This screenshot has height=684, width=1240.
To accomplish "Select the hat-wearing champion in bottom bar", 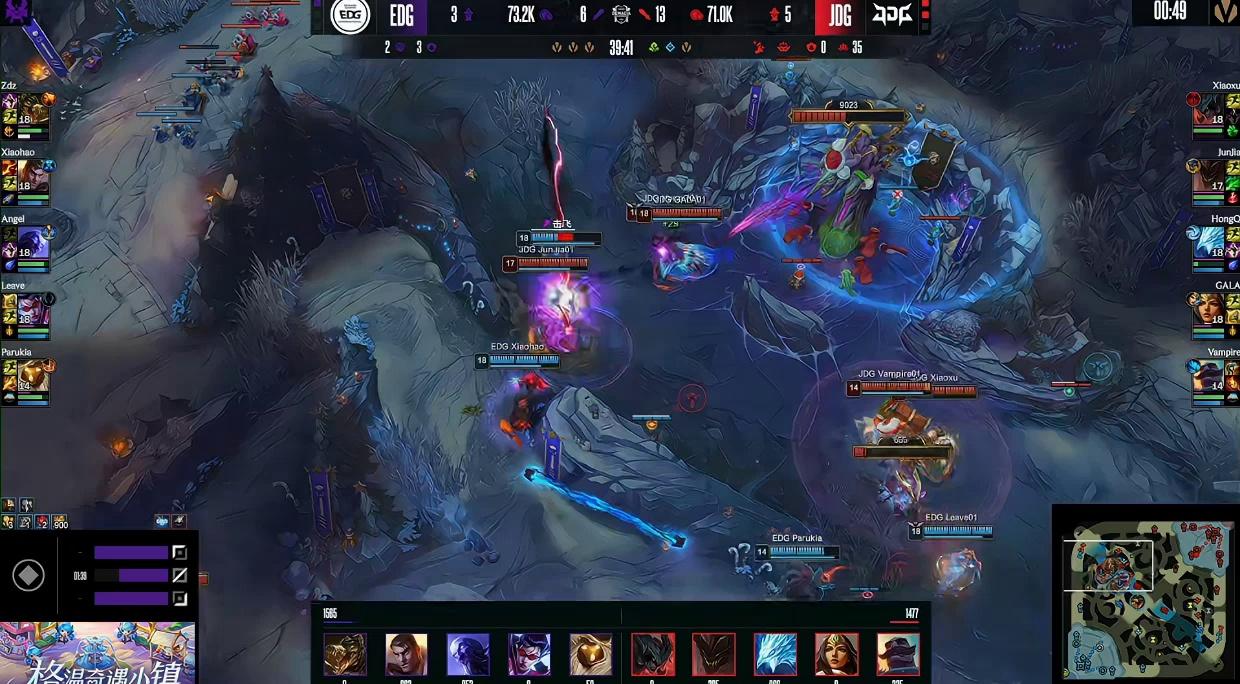I will point(898,655).
